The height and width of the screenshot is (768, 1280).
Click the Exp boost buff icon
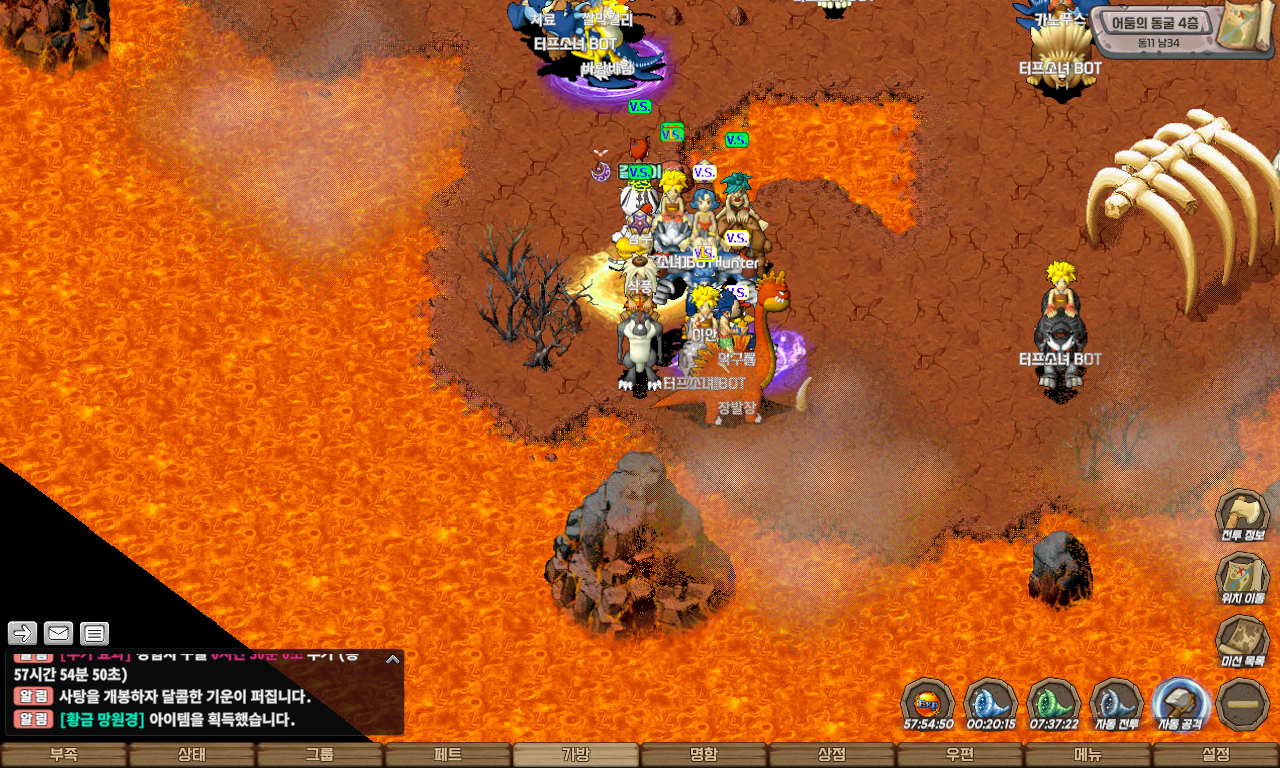(927, 704)
